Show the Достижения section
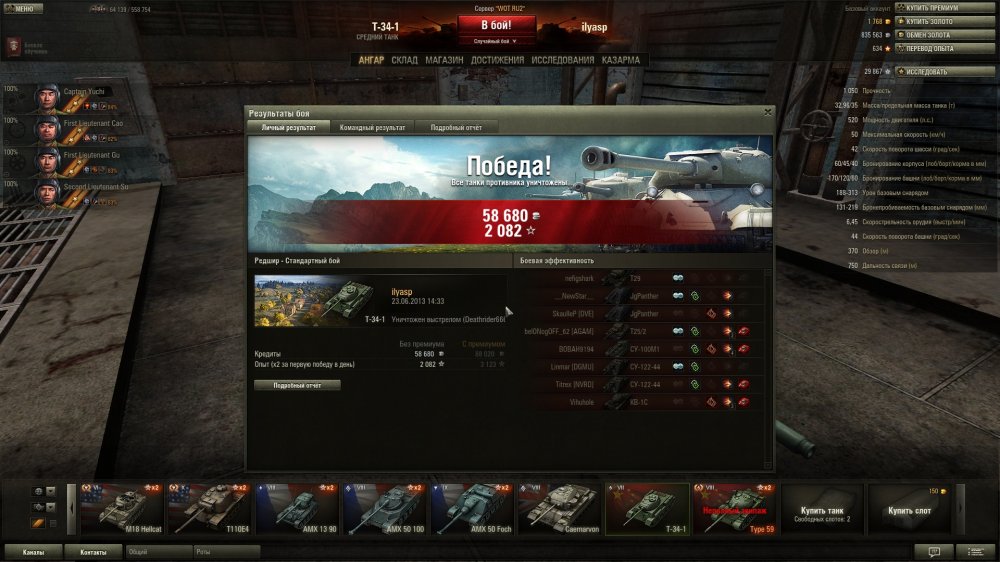The height and width of the screenshot is (562, 1000). [496, 60]
